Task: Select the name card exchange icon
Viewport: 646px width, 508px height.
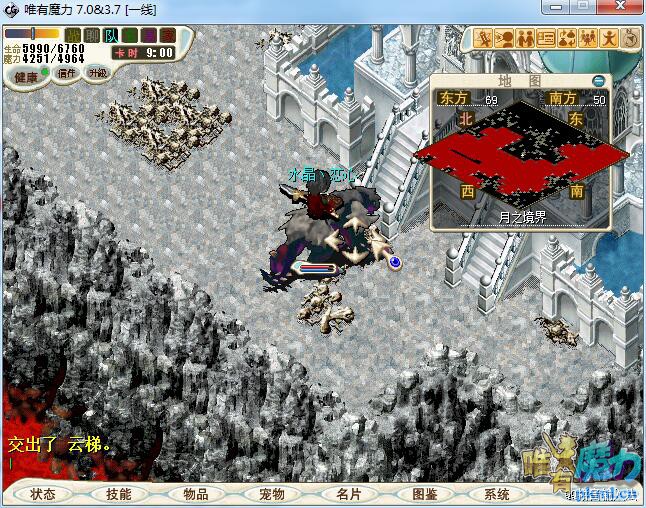Action: pyautogui.click(x=546, y=39)
